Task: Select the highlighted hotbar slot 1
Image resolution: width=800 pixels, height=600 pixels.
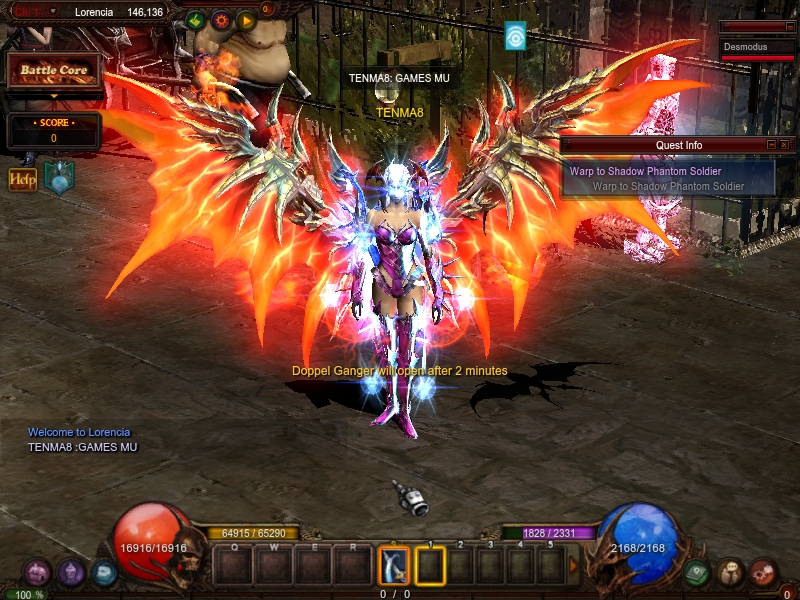Action: [x=430, y=566]
